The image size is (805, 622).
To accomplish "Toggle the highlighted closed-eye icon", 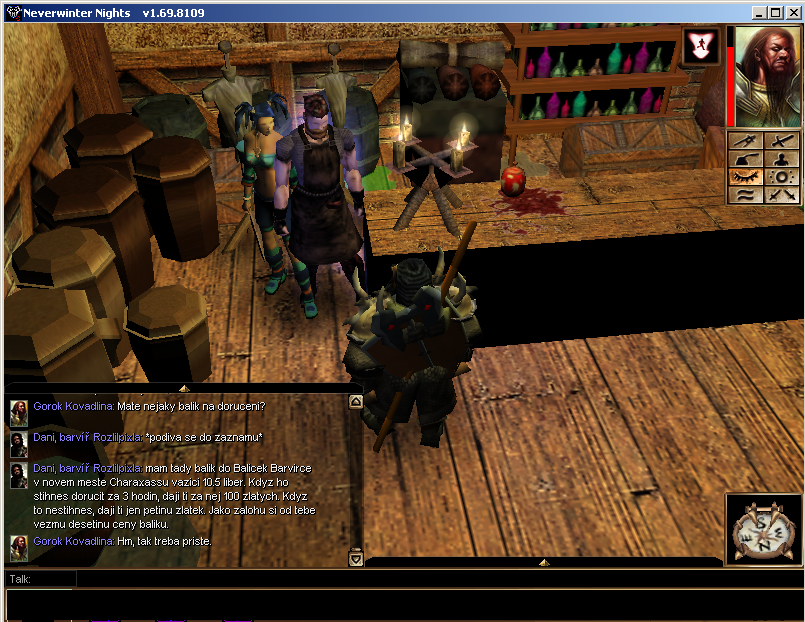I will pyautogui.click(x=745, y=177).
